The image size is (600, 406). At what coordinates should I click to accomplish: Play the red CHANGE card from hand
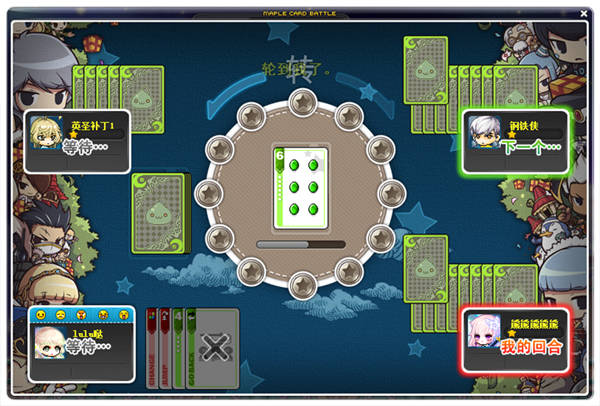click(x=152, y=346)
